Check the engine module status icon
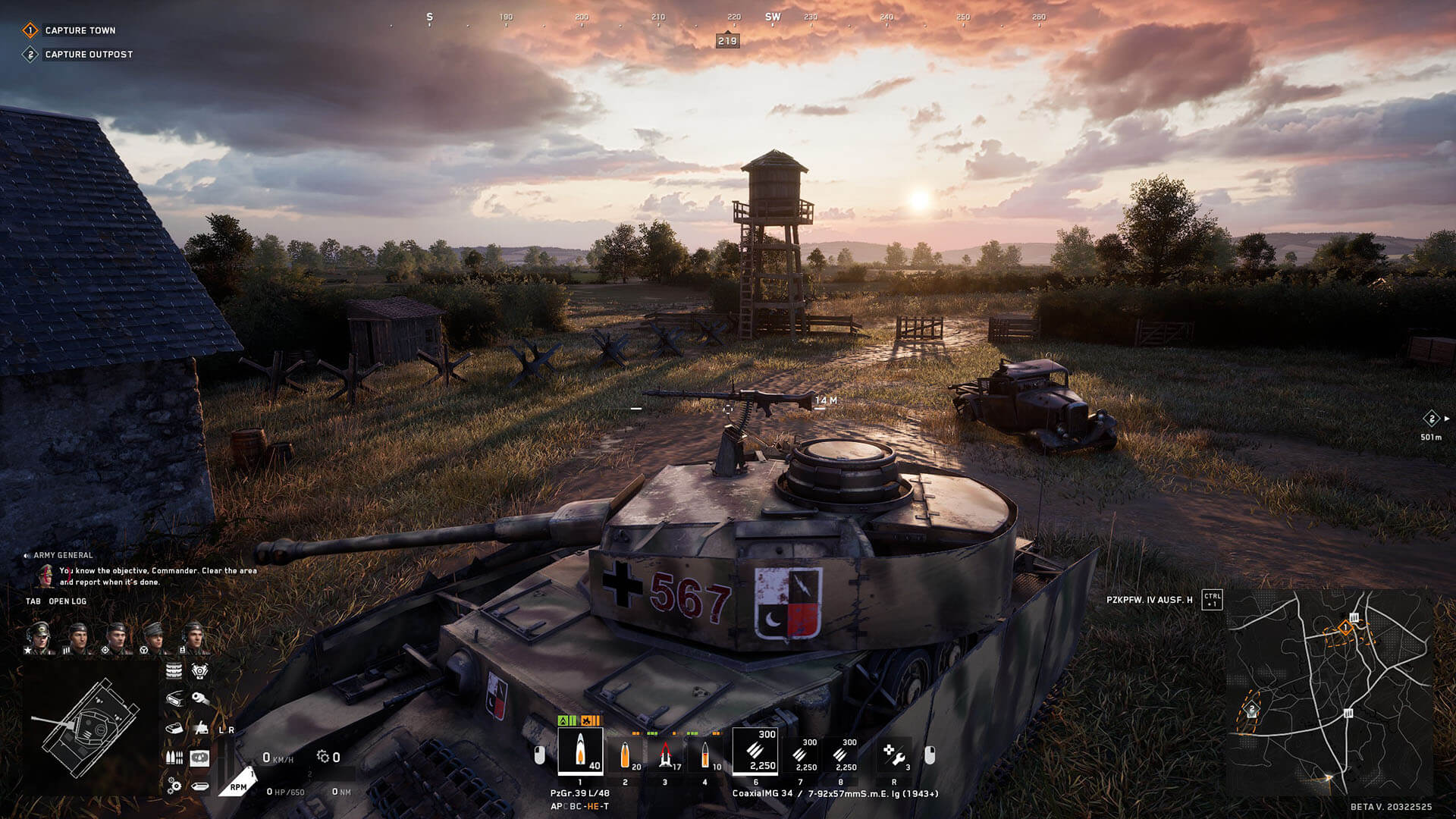 pyautogui.click(x=199, y=671)
